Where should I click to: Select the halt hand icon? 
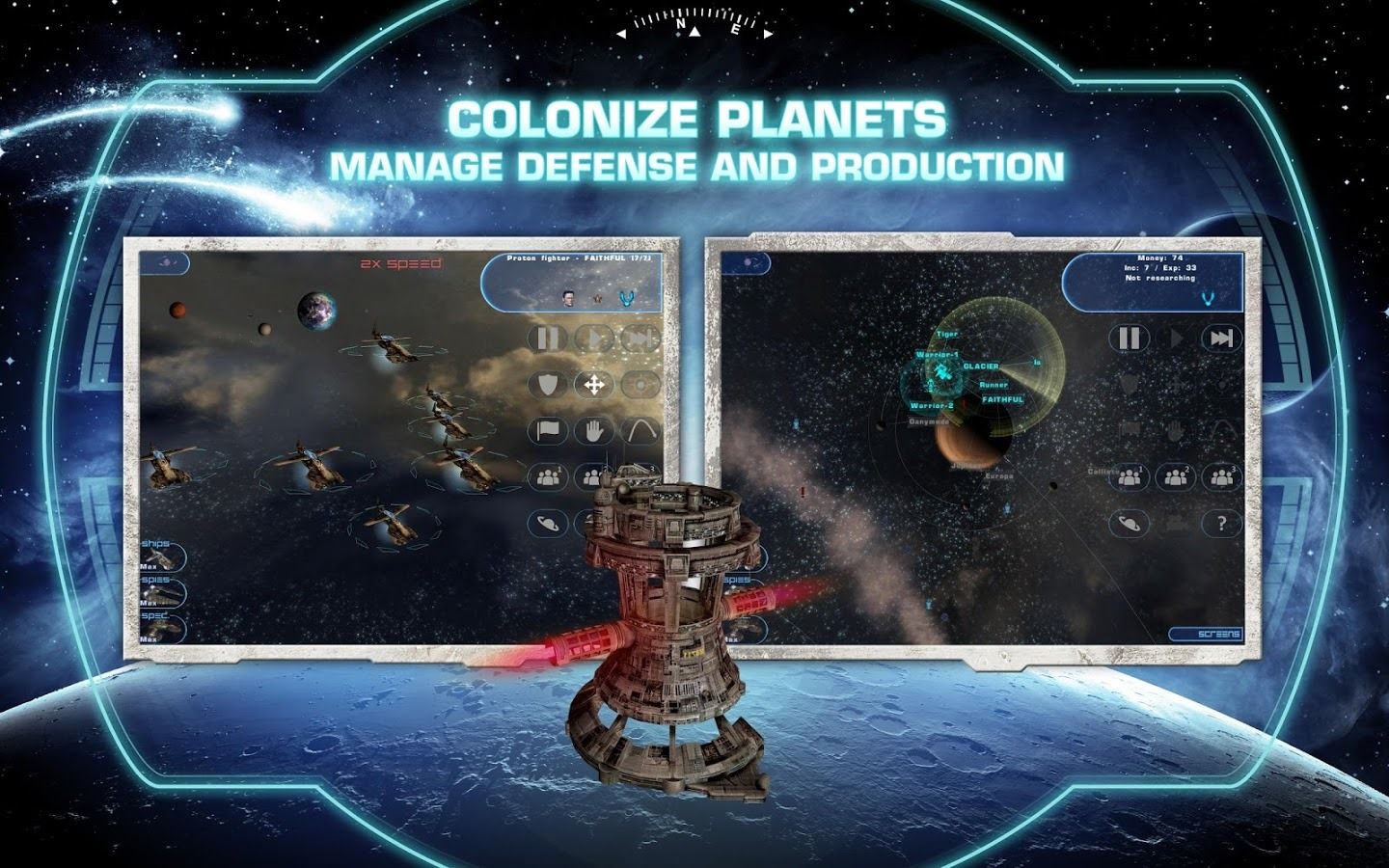click(x=593, y=431)
